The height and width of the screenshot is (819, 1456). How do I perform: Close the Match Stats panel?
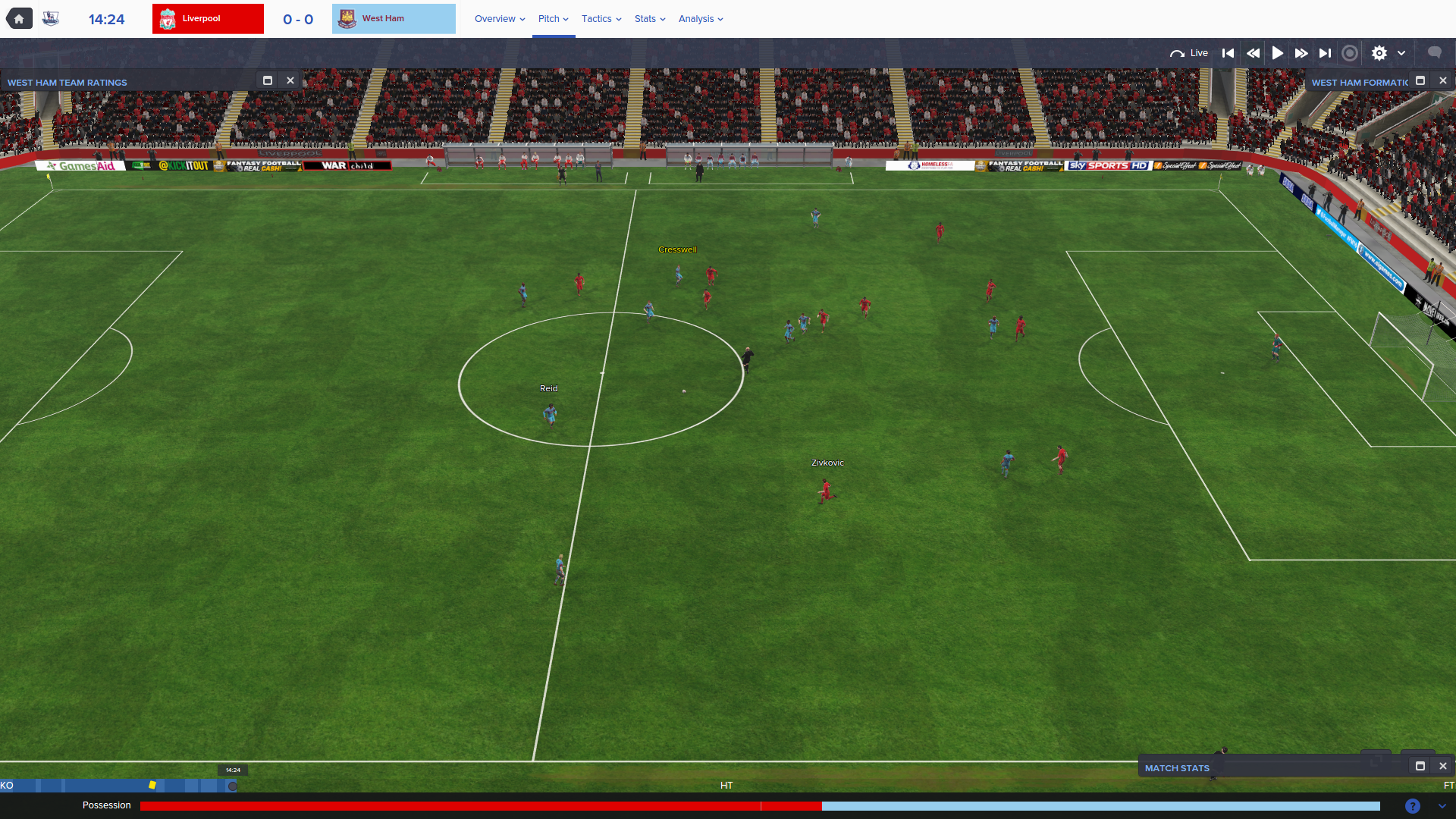(1443, 766)
